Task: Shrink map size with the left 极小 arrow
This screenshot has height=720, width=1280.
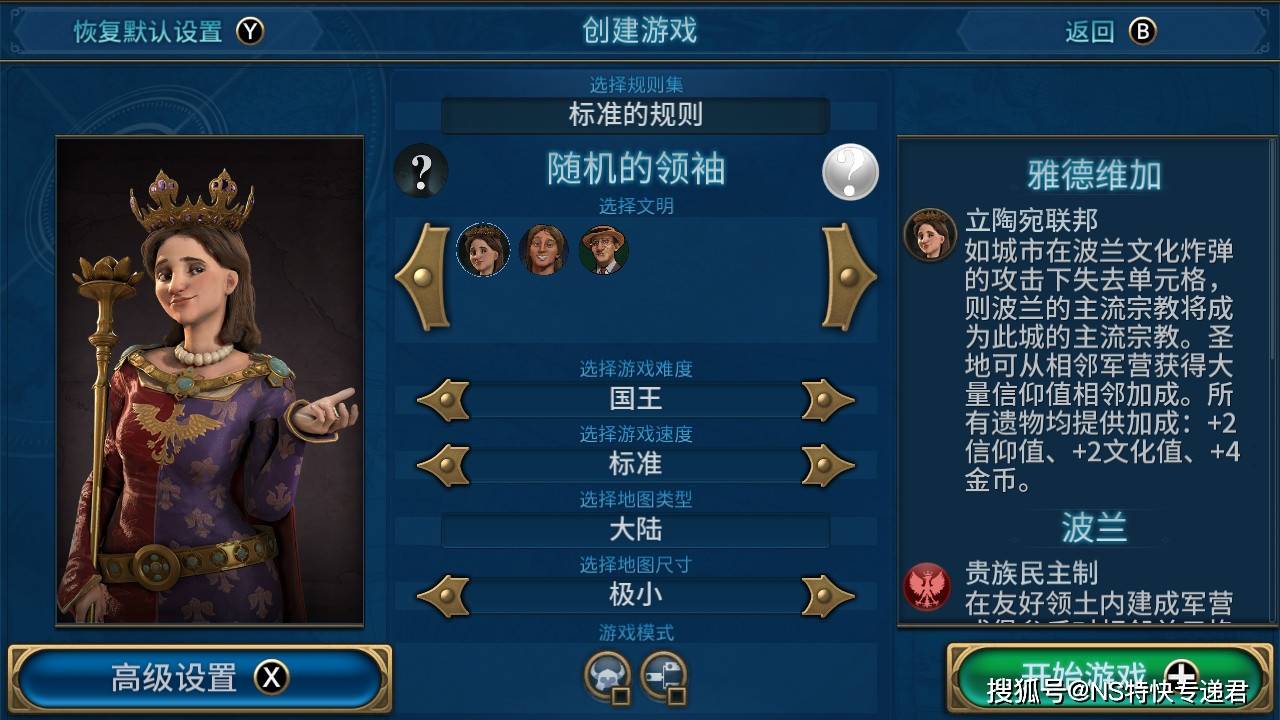Action: pyautogui.click(x=442, y=596)
